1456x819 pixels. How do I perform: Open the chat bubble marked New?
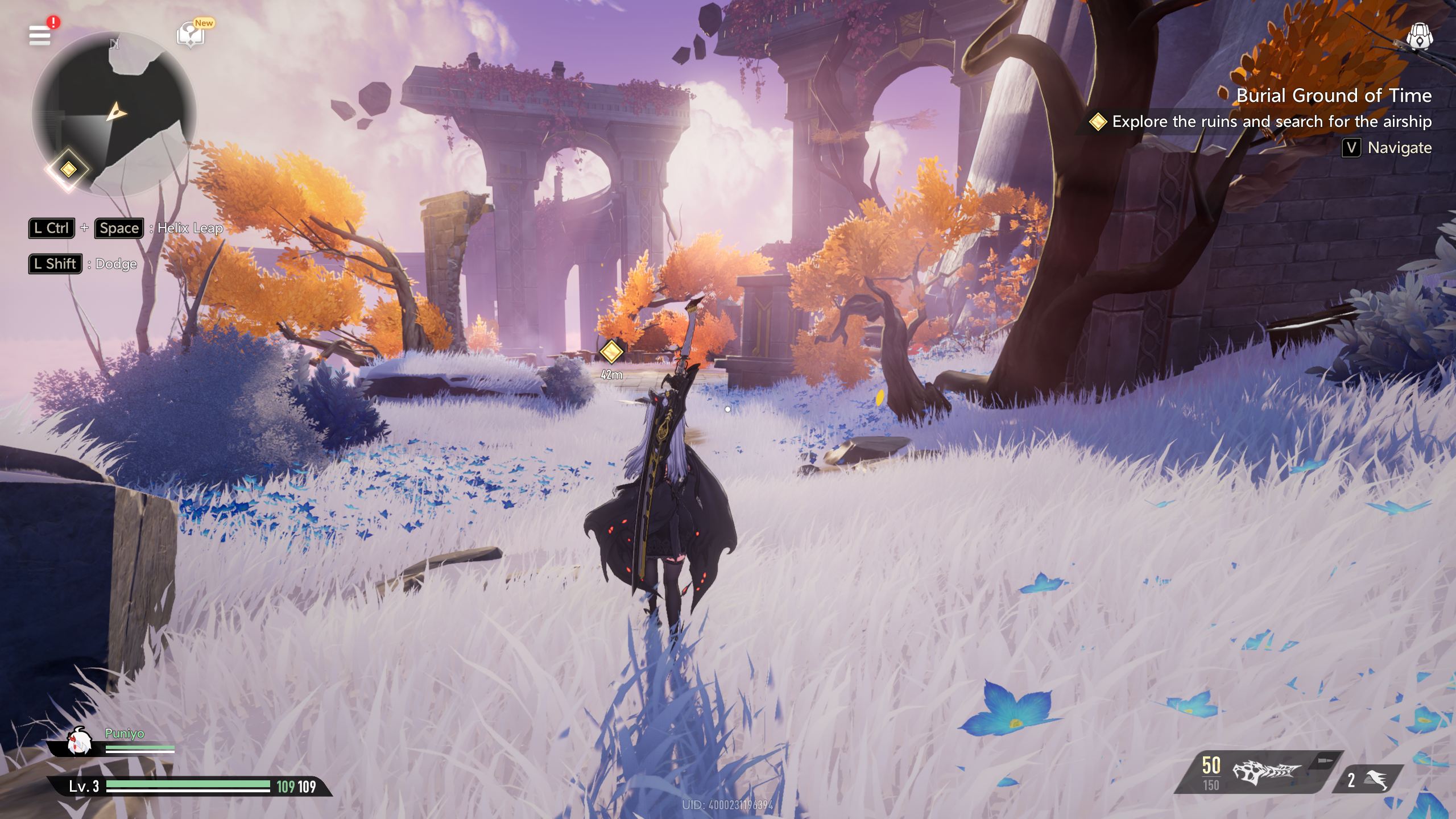(191, 35)
